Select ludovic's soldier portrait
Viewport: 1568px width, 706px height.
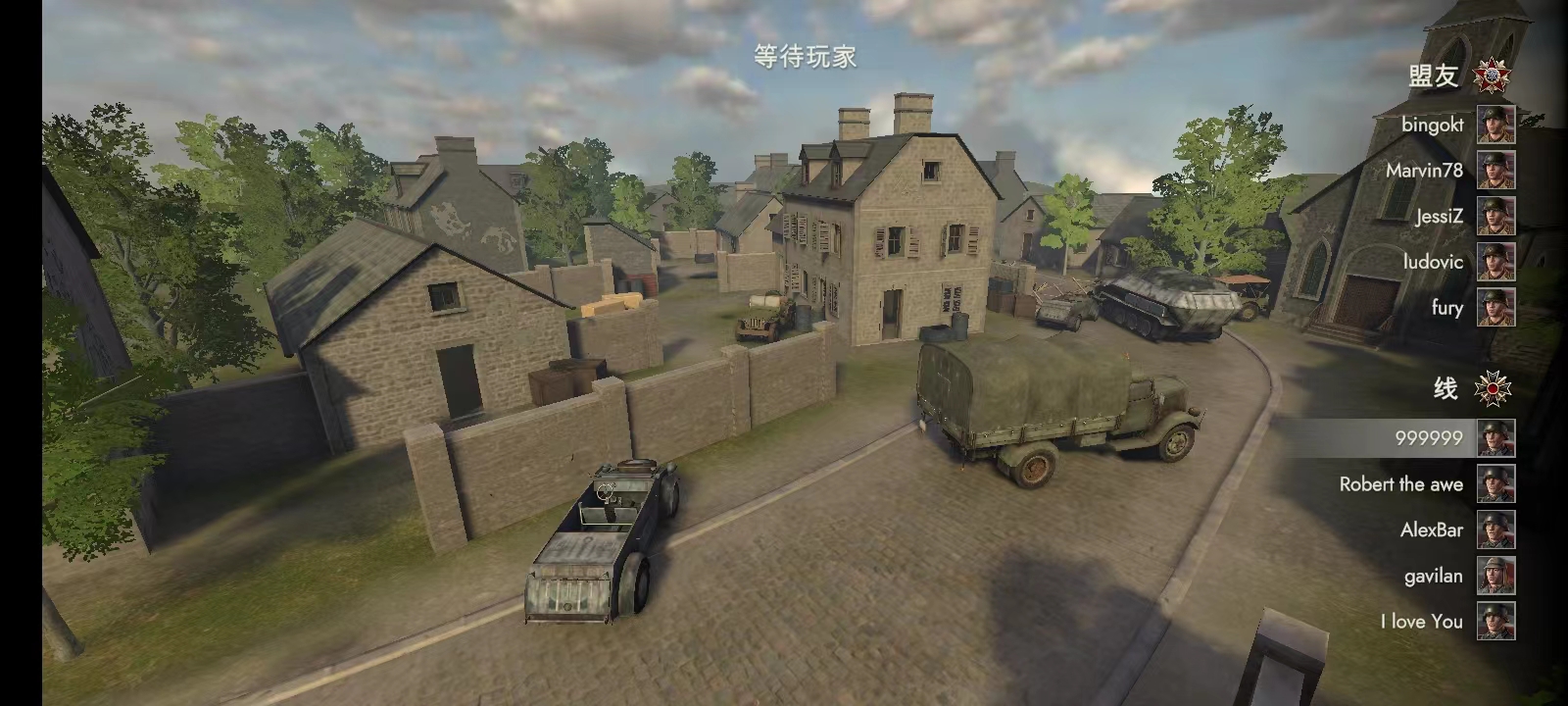pos(1494,262)
